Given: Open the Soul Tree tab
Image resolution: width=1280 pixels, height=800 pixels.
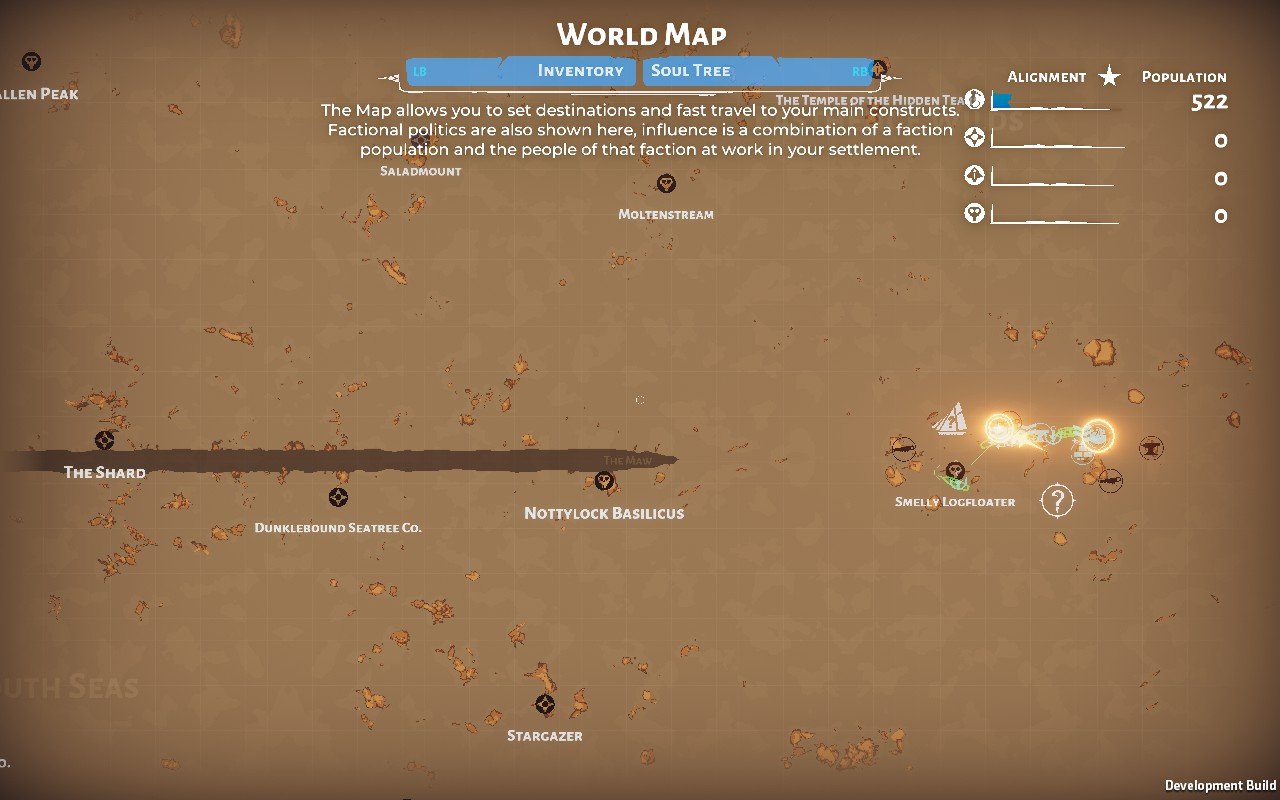Looking at the screenshot, I should pos(691,71).
